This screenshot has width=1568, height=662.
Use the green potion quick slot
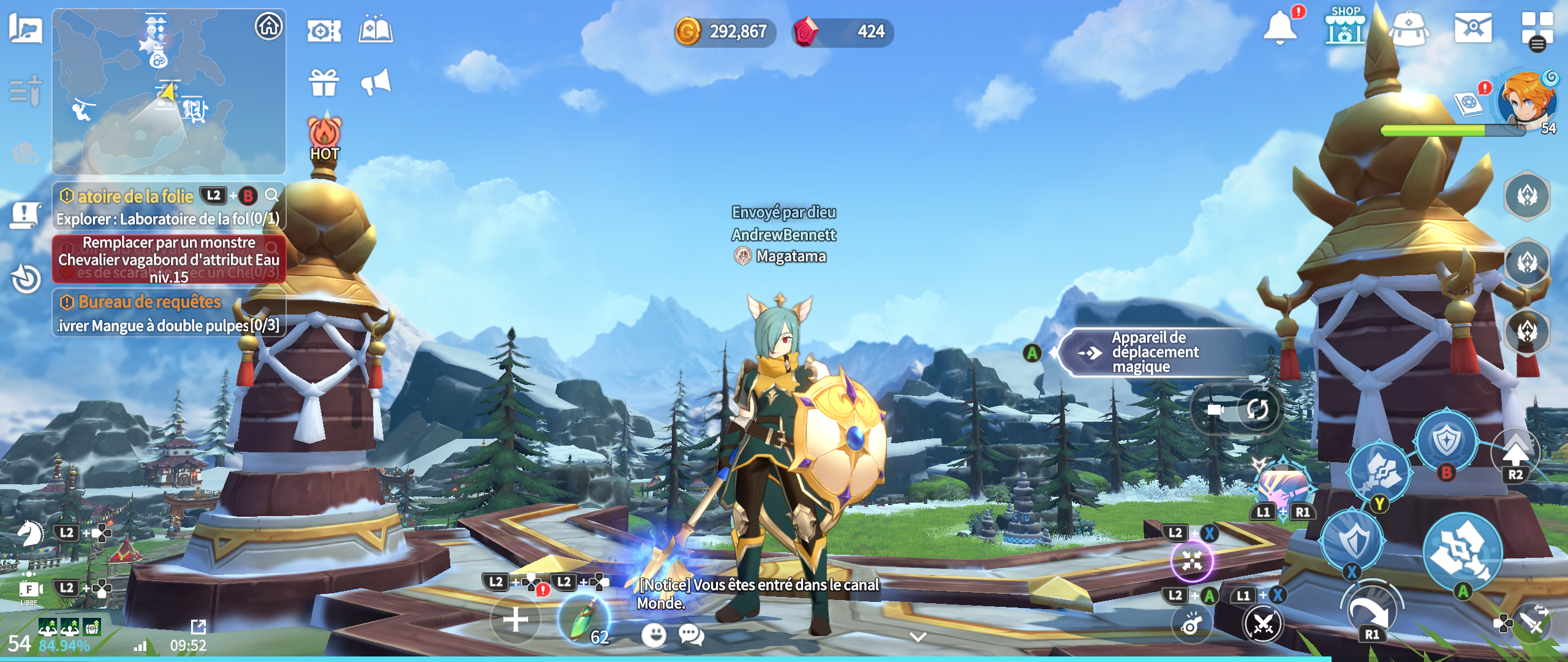[584, 619]
